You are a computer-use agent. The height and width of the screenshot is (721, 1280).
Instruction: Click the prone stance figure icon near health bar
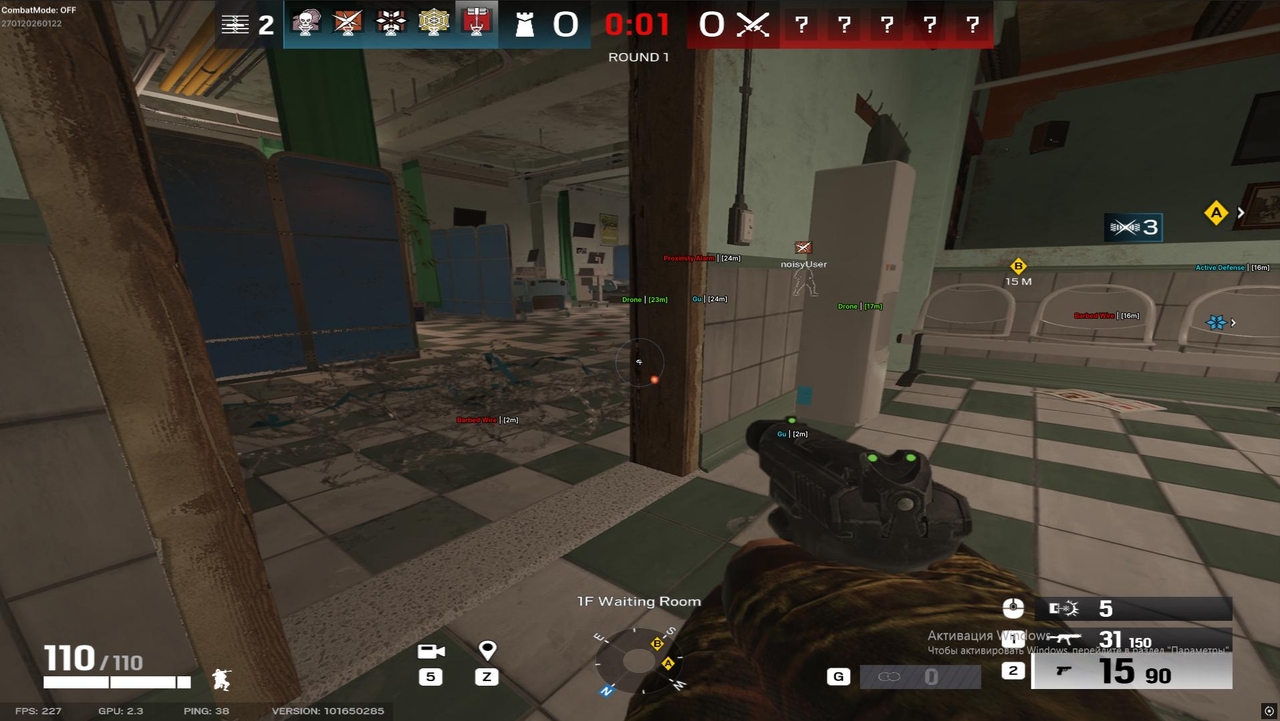point(220,681)
